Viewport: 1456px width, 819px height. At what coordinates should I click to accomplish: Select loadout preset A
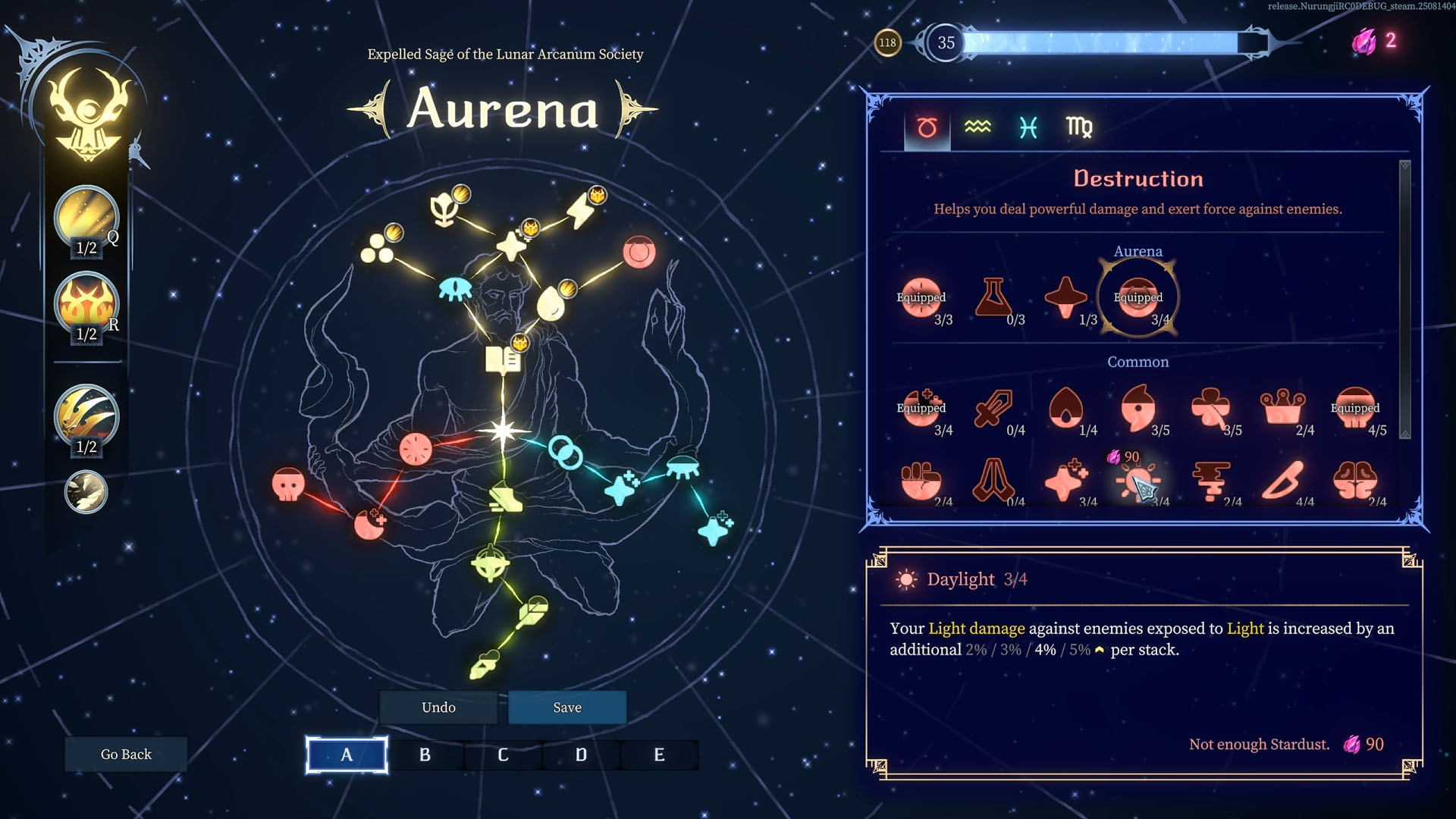click(347, 755)
